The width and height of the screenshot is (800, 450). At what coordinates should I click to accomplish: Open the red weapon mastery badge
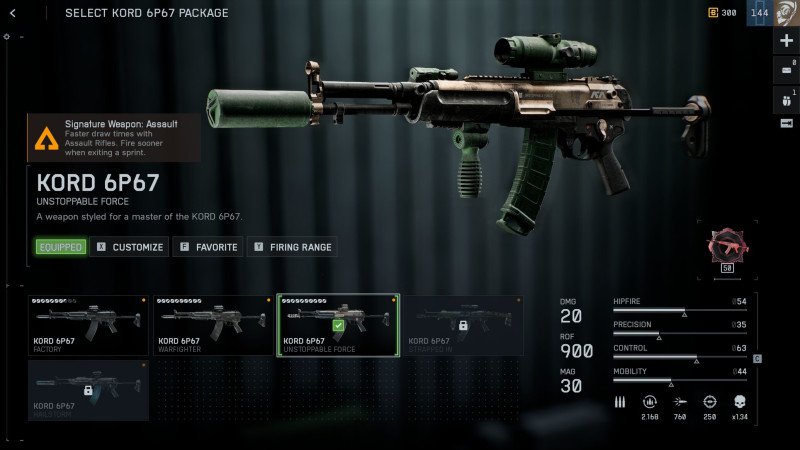(728, 249)
